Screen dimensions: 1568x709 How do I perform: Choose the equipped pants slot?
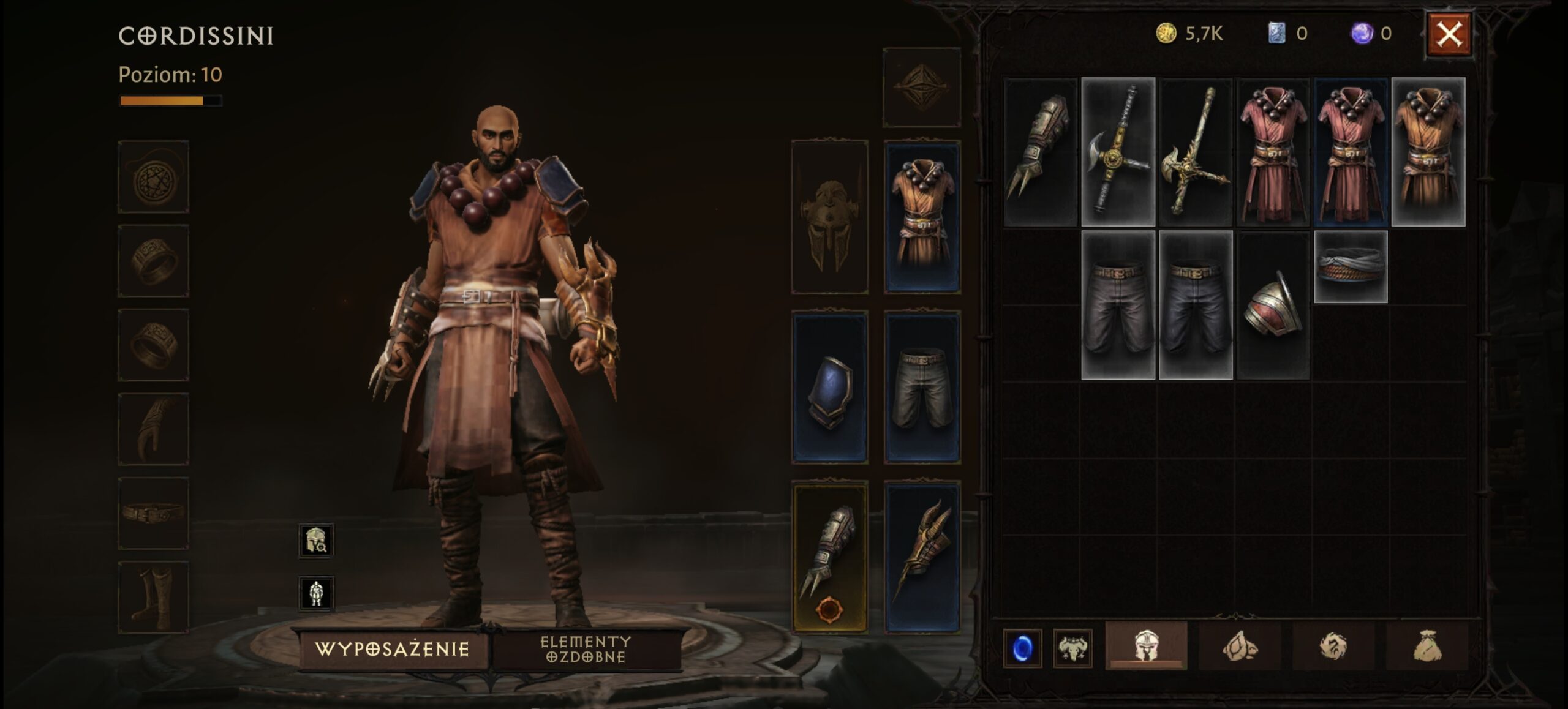[x=922, y=388]
